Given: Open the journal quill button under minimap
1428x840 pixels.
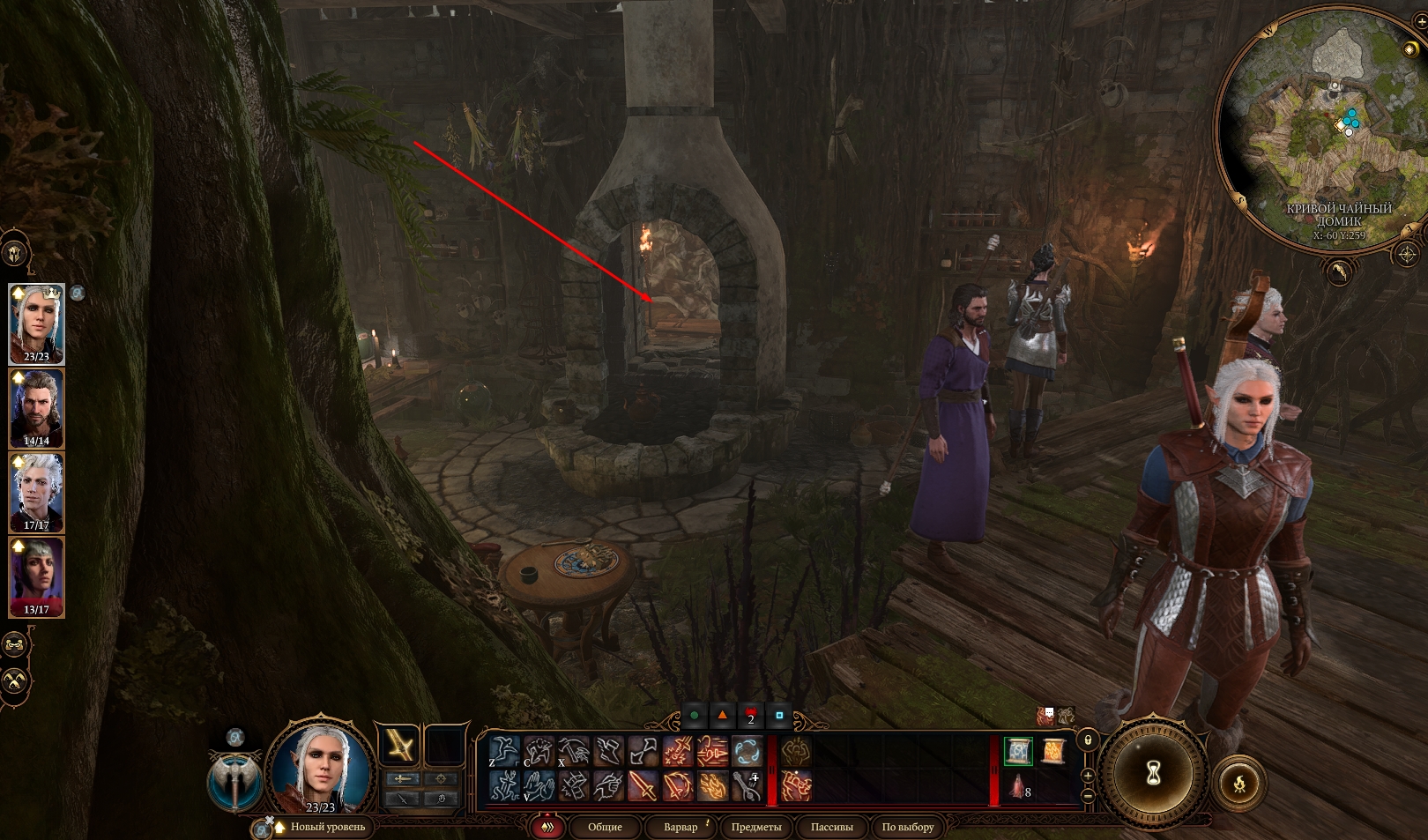Looking at the screenshot, I should 1339,272.
